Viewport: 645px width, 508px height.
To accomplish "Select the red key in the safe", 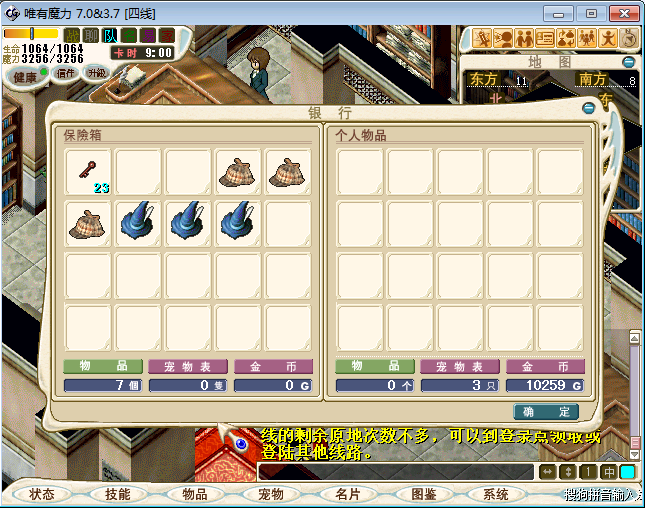I will [89, 171].
